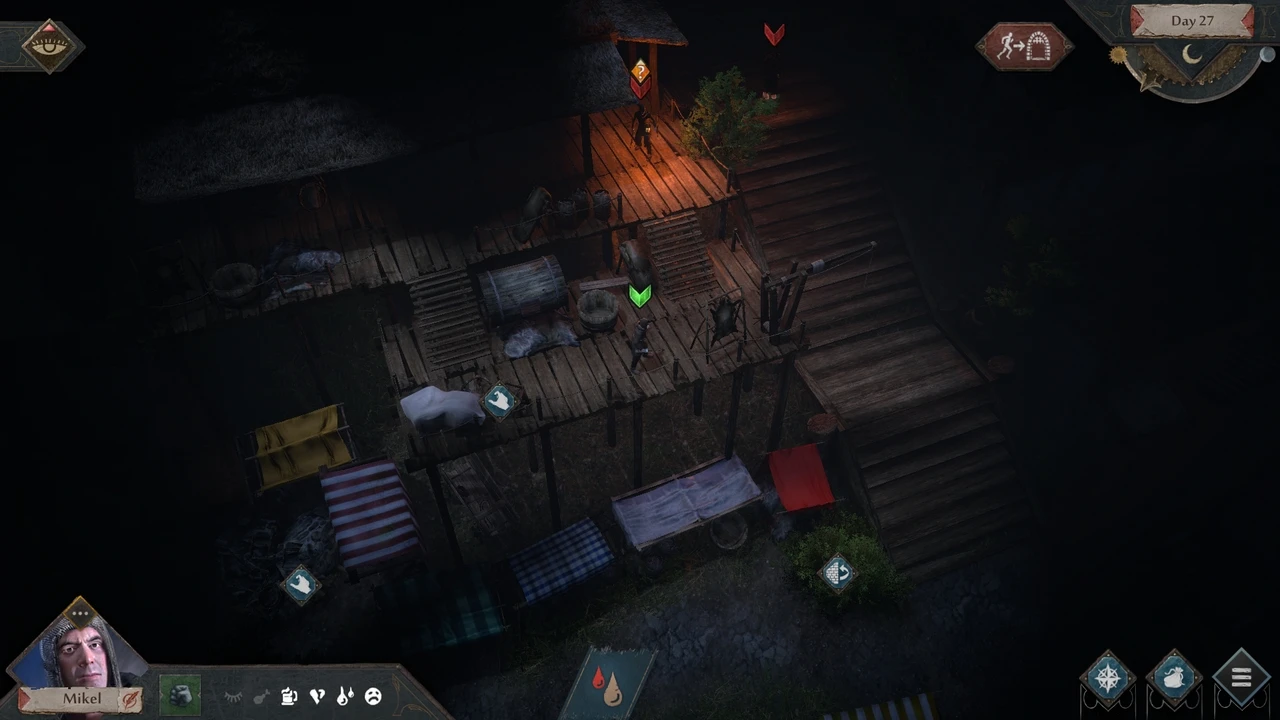The height and width of the screenshot is (720, 1280).
Task: Click the water droplet thirst icon
Action: pos(346,696)
